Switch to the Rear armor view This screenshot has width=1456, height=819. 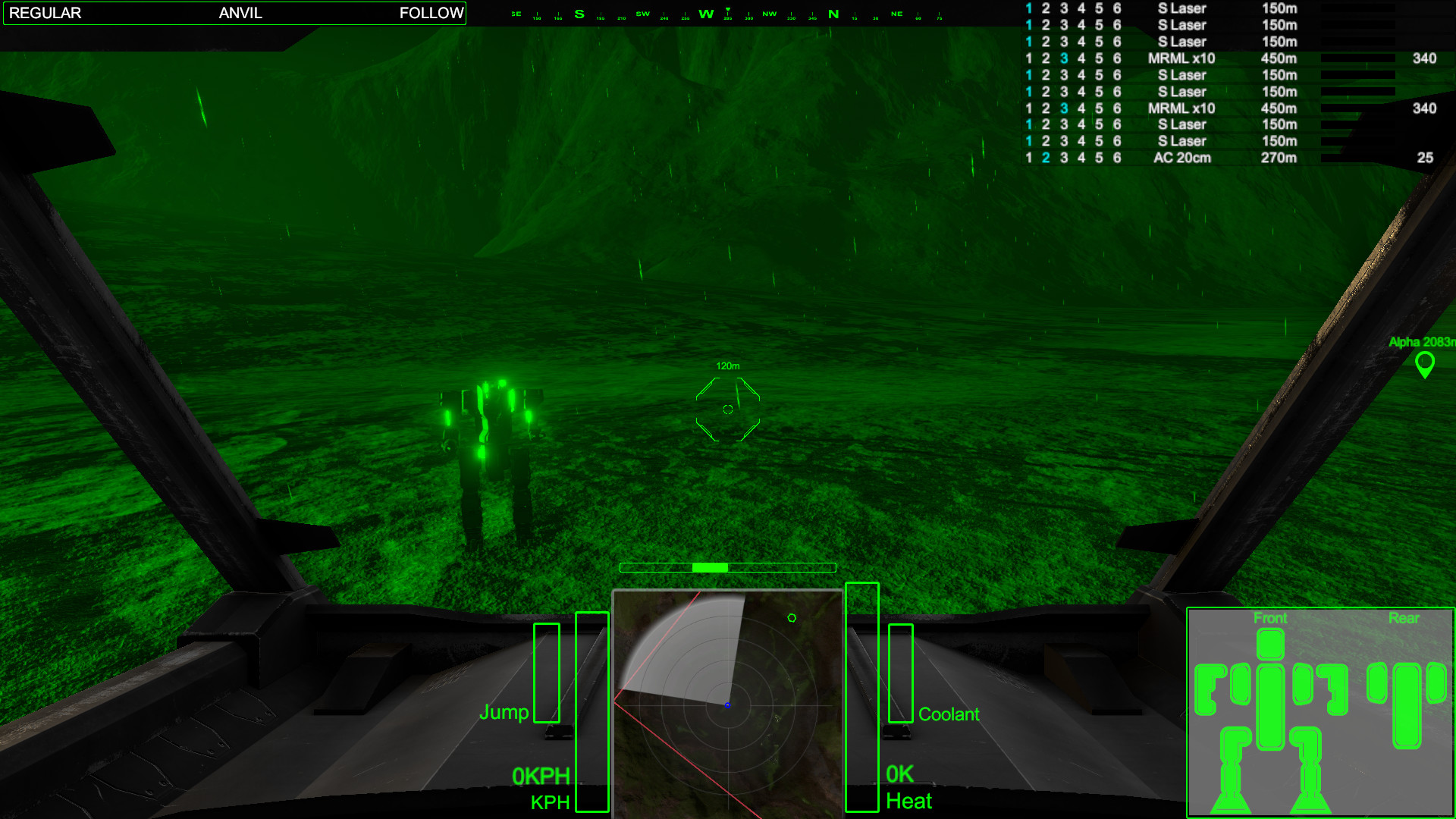1404,619
